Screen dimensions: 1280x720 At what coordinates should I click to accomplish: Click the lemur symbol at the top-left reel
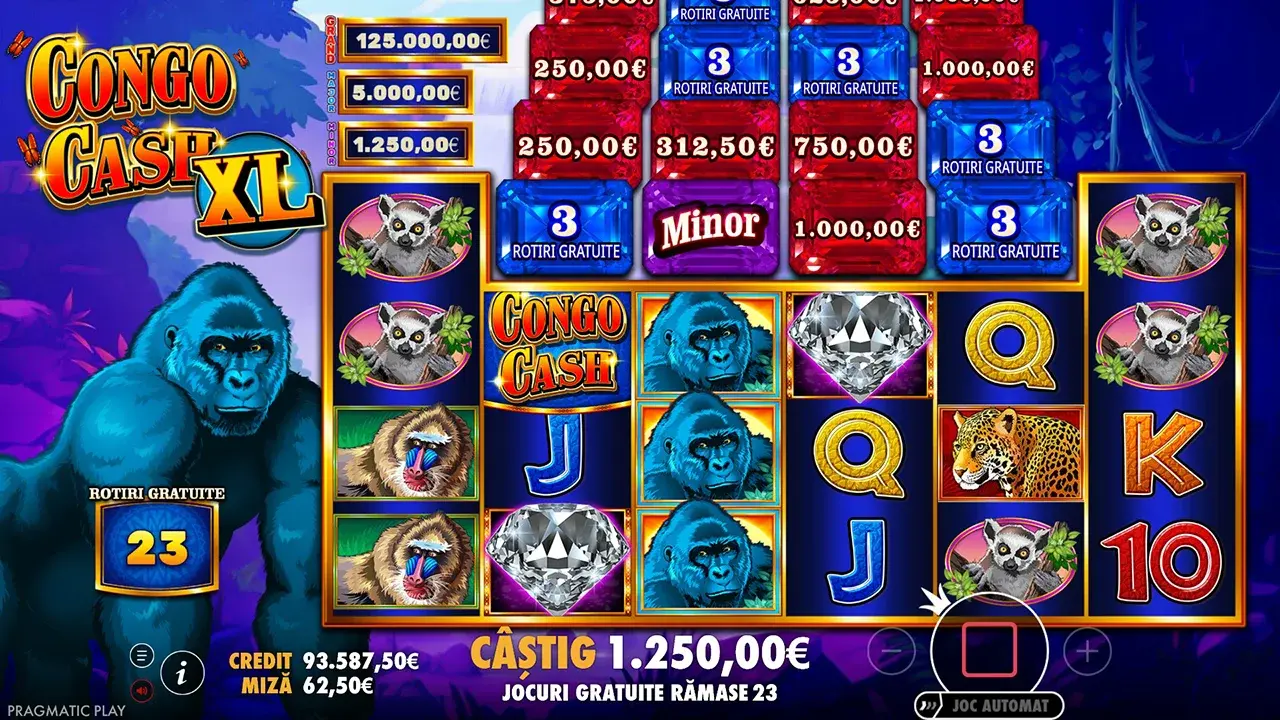pos(405,230)
